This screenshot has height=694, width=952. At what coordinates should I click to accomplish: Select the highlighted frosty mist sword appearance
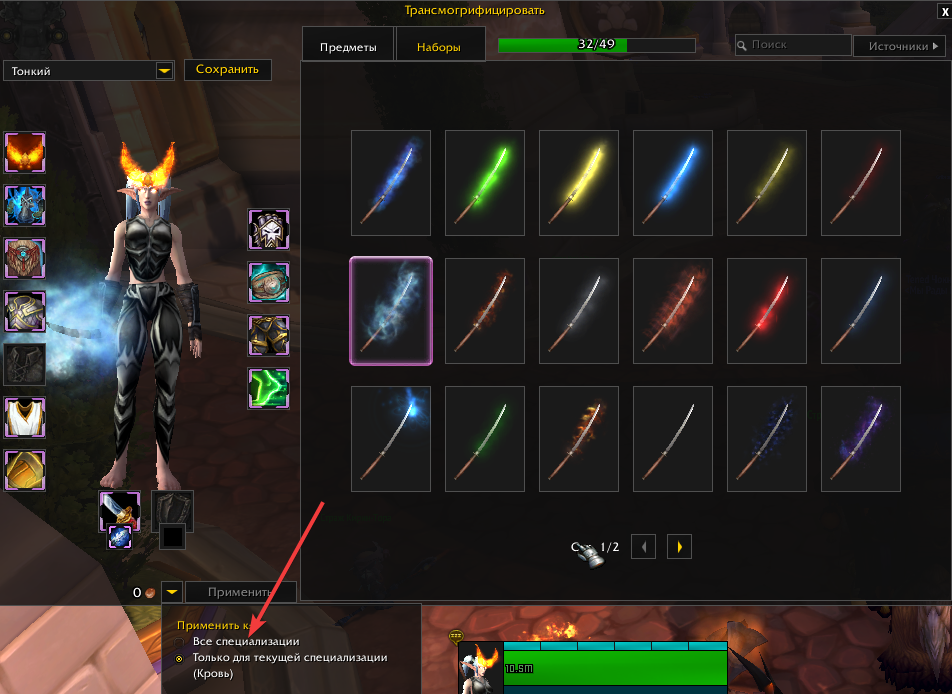click(391, 310)
